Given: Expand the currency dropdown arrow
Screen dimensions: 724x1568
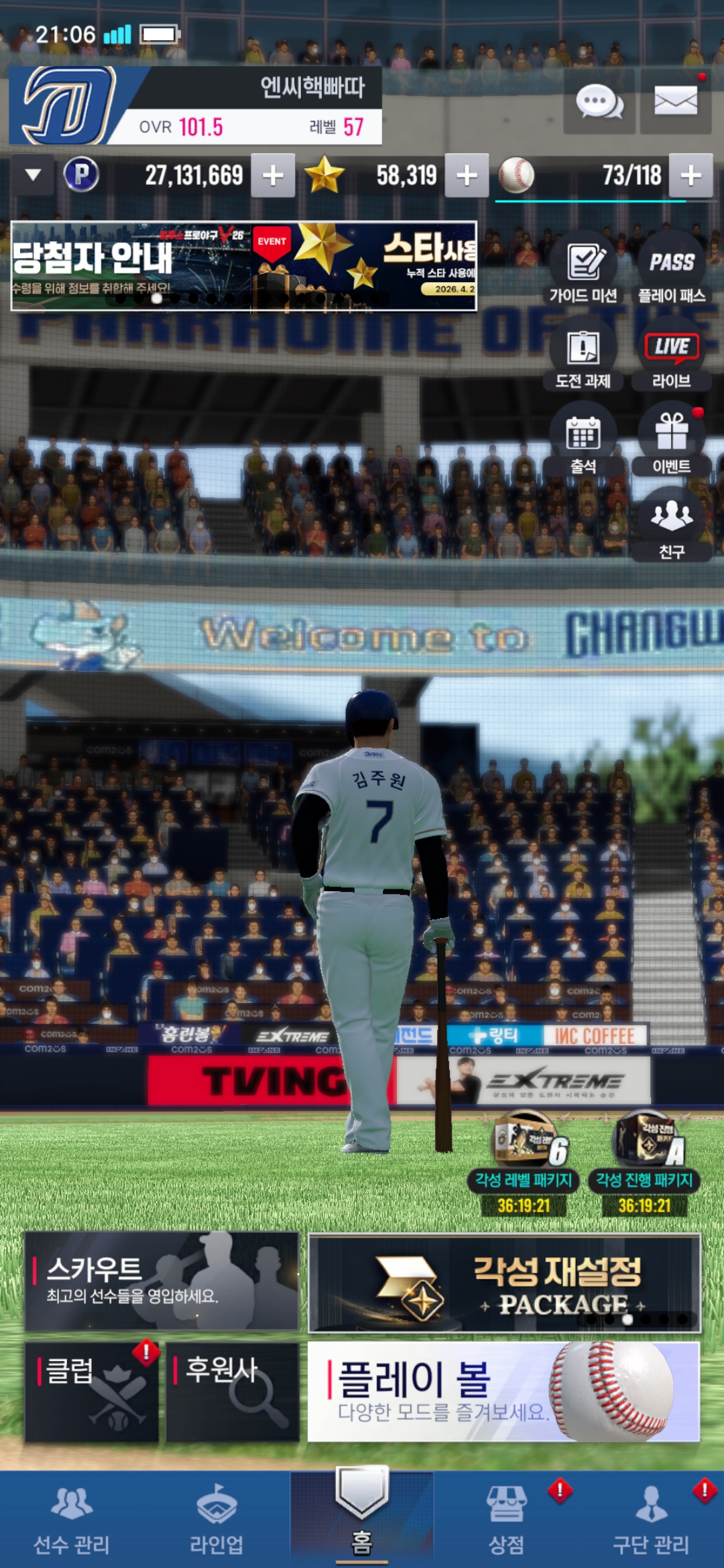Looking at the screenshot, I should tap(33, 175).
